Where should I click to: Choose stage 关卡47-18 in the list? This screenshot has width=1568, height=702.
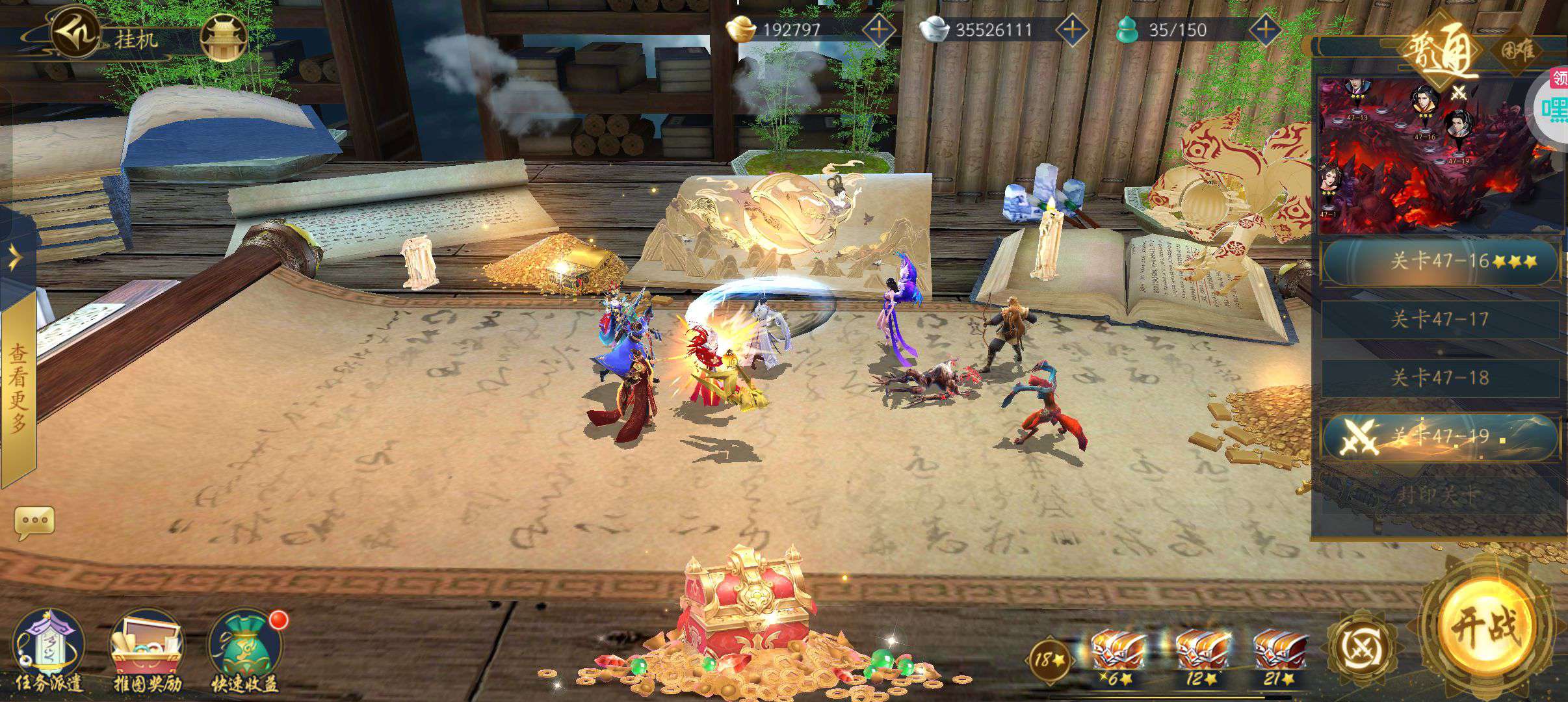click(x=1440, y=378)
